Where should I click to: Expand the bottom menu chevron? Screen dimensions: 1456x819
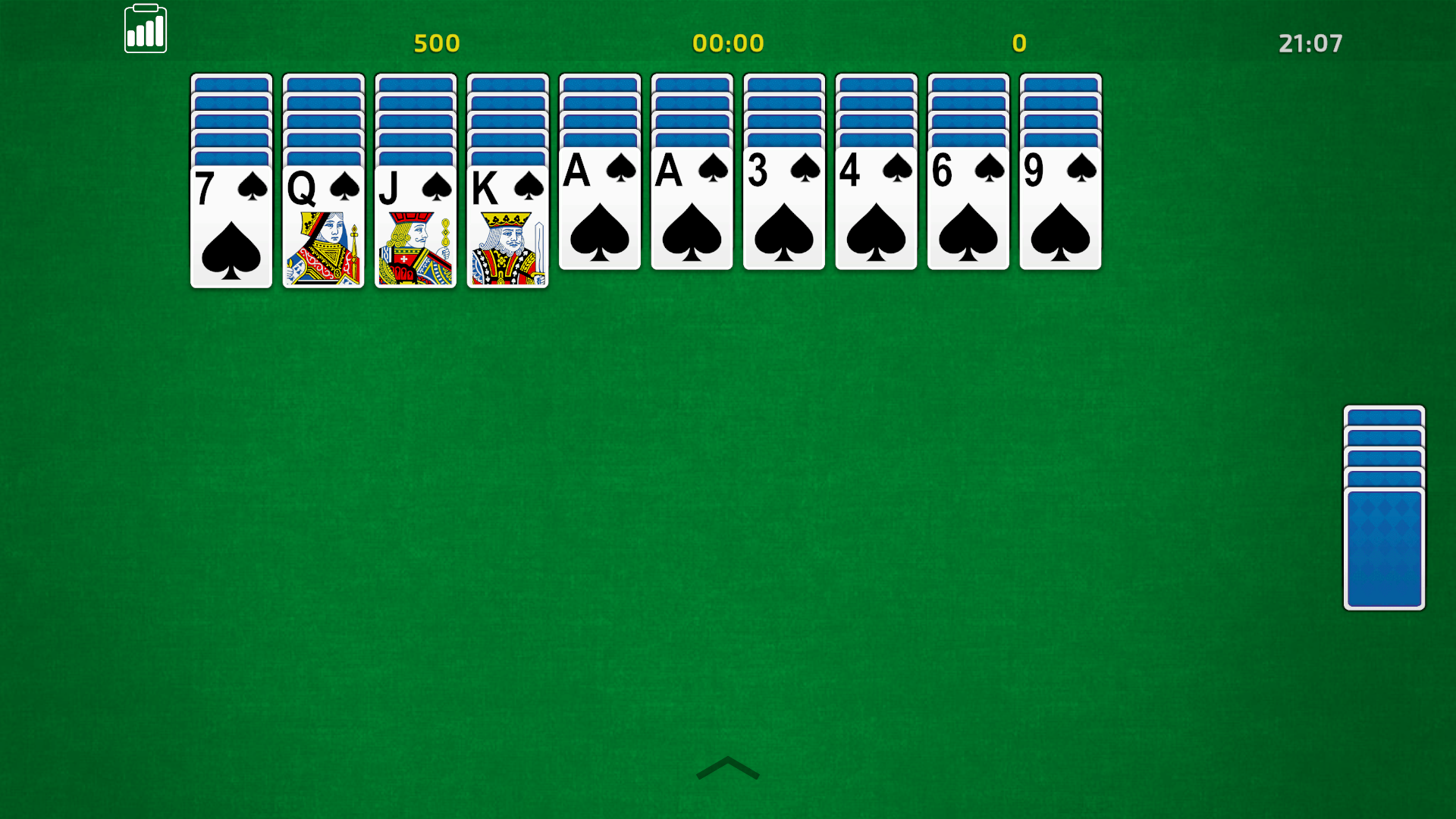click(728, 769)
